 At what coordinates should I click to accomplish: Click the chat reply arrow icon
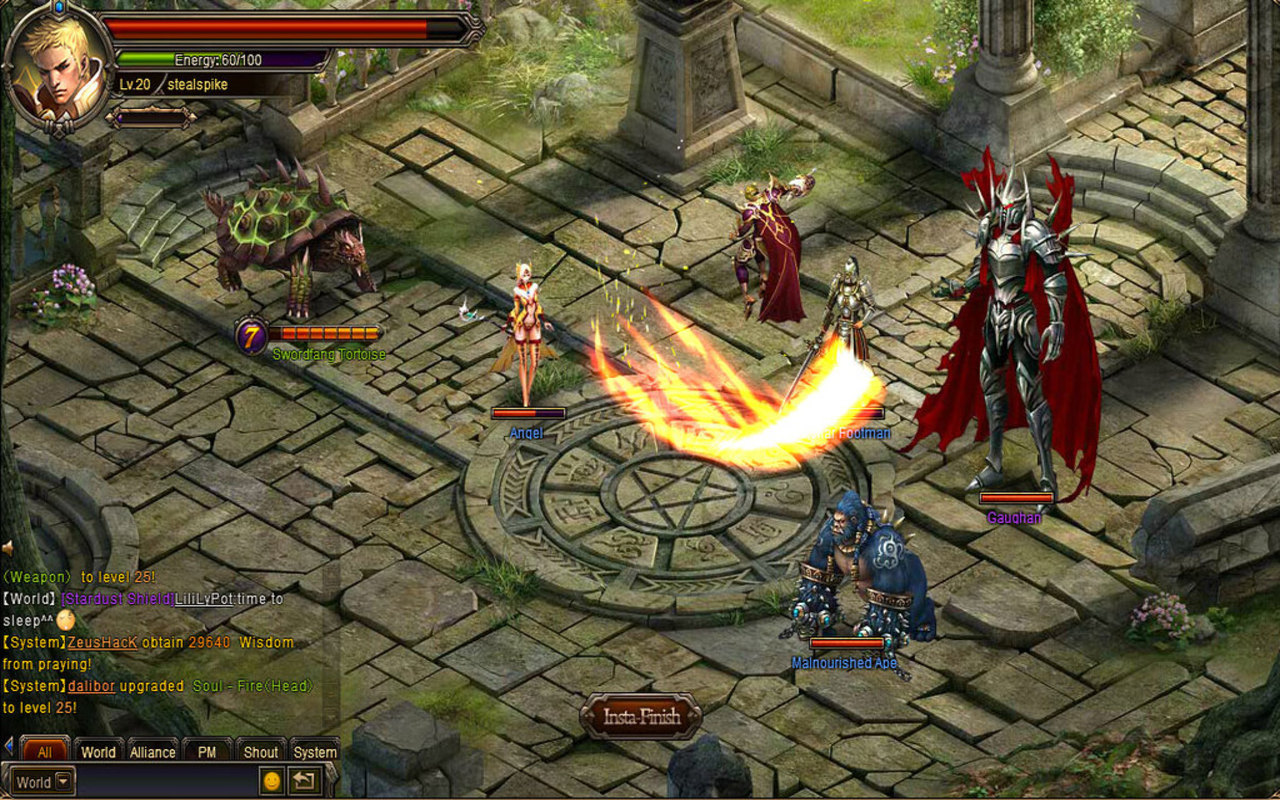305,781
